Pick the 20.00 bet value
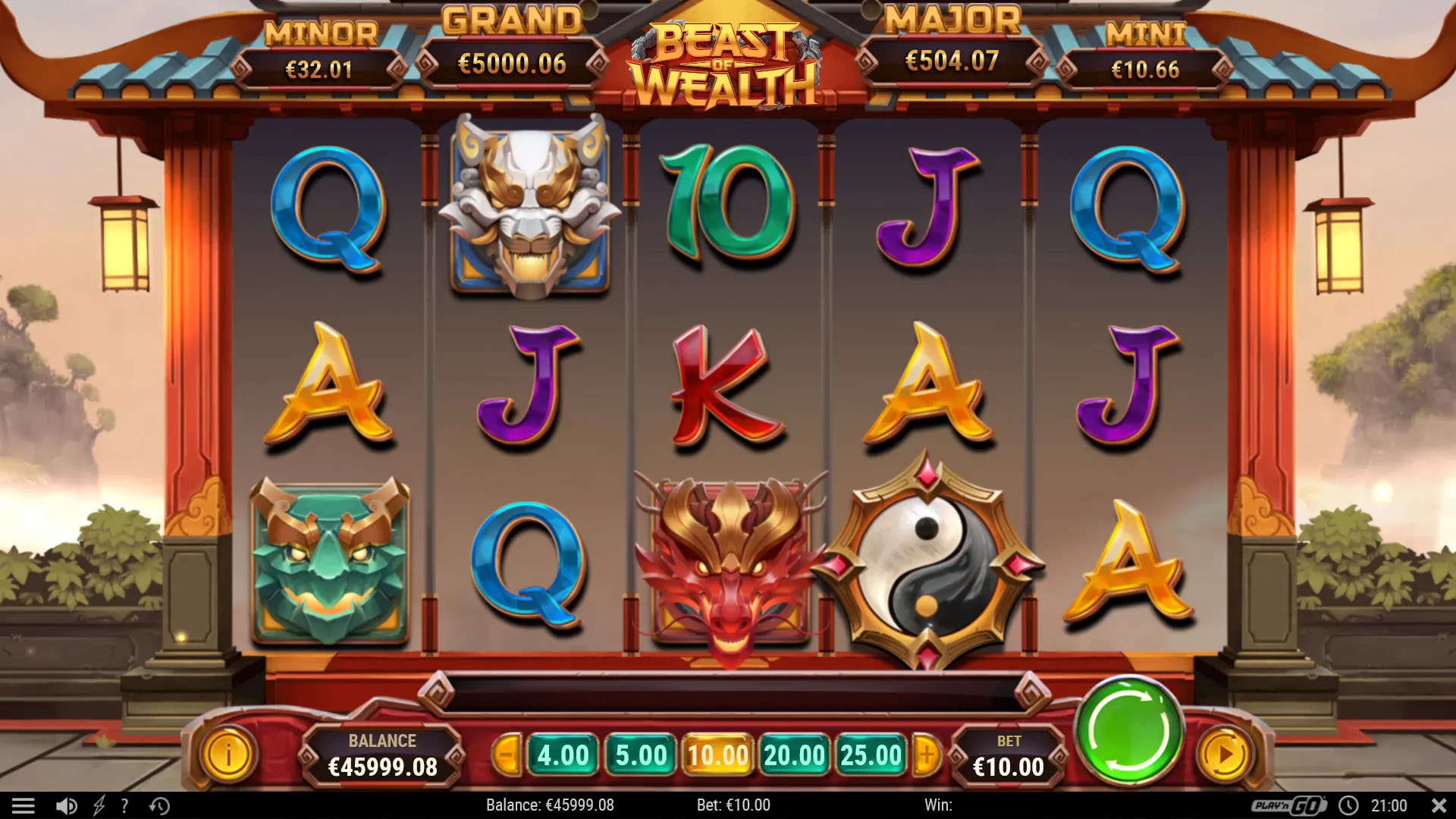The height and width of the screenshot is (819, 1456). 794,755
